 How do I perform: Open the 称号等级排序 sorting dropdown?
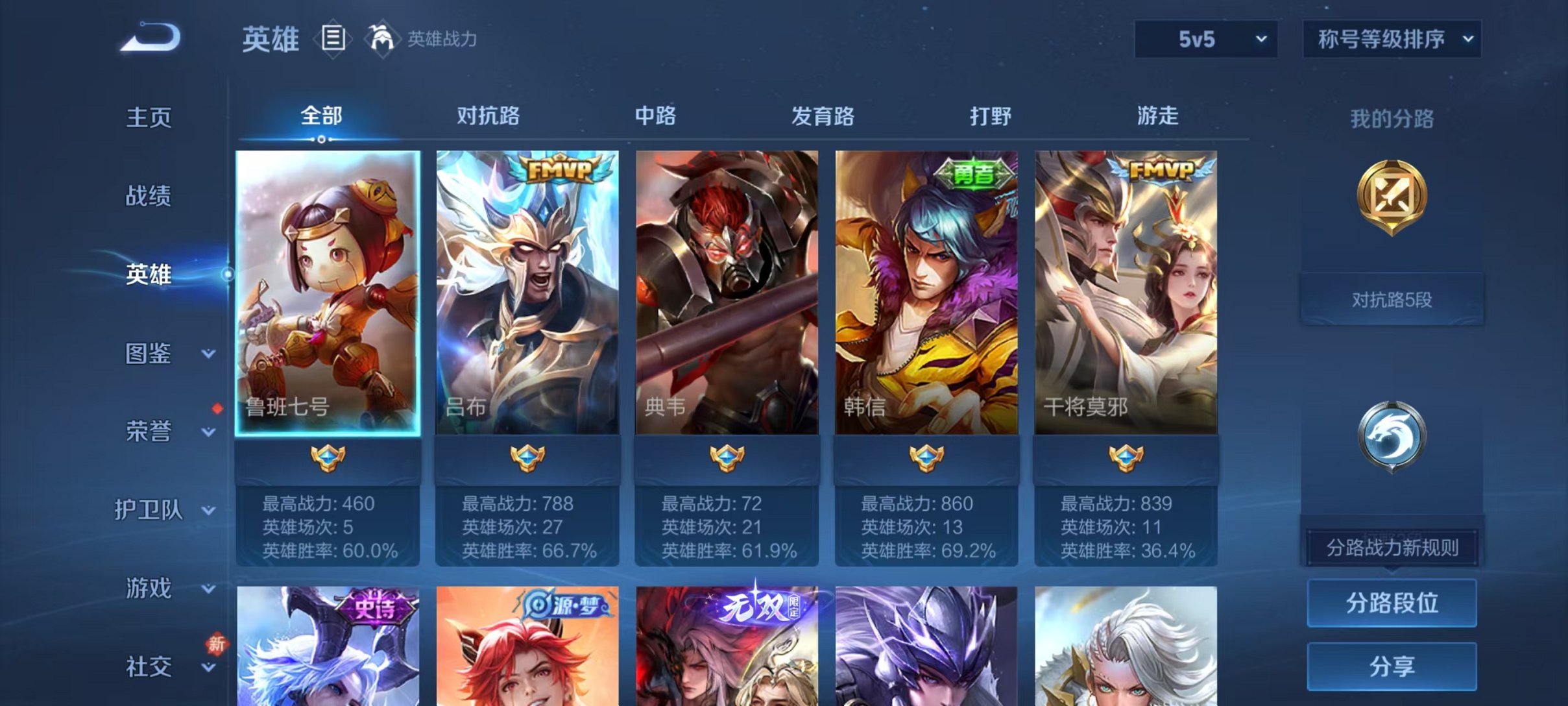click(1390, 39)
